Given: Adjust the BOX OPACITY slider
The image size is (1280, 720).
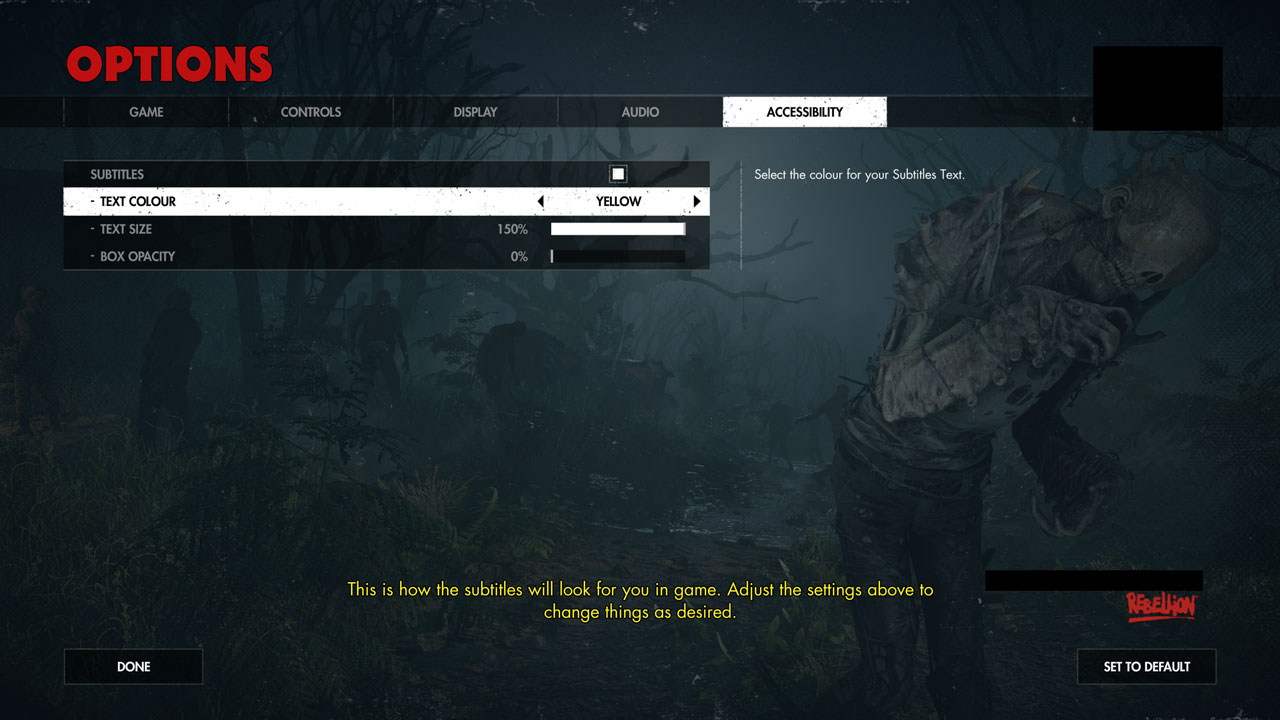Looking at the screenshot, I should coord(618,256).
